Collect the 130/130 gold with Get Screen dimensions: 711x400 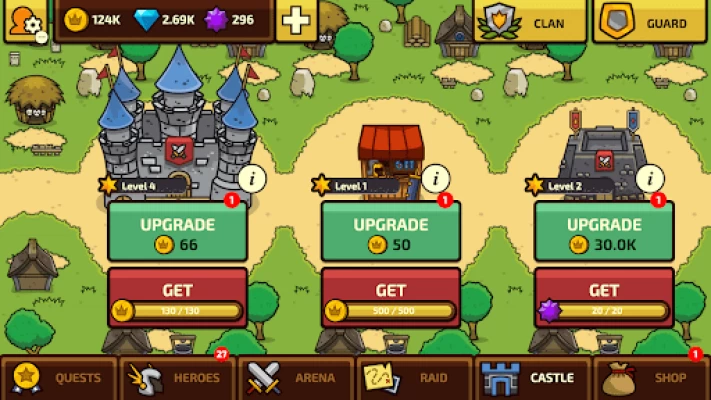(x=177, y=298)
